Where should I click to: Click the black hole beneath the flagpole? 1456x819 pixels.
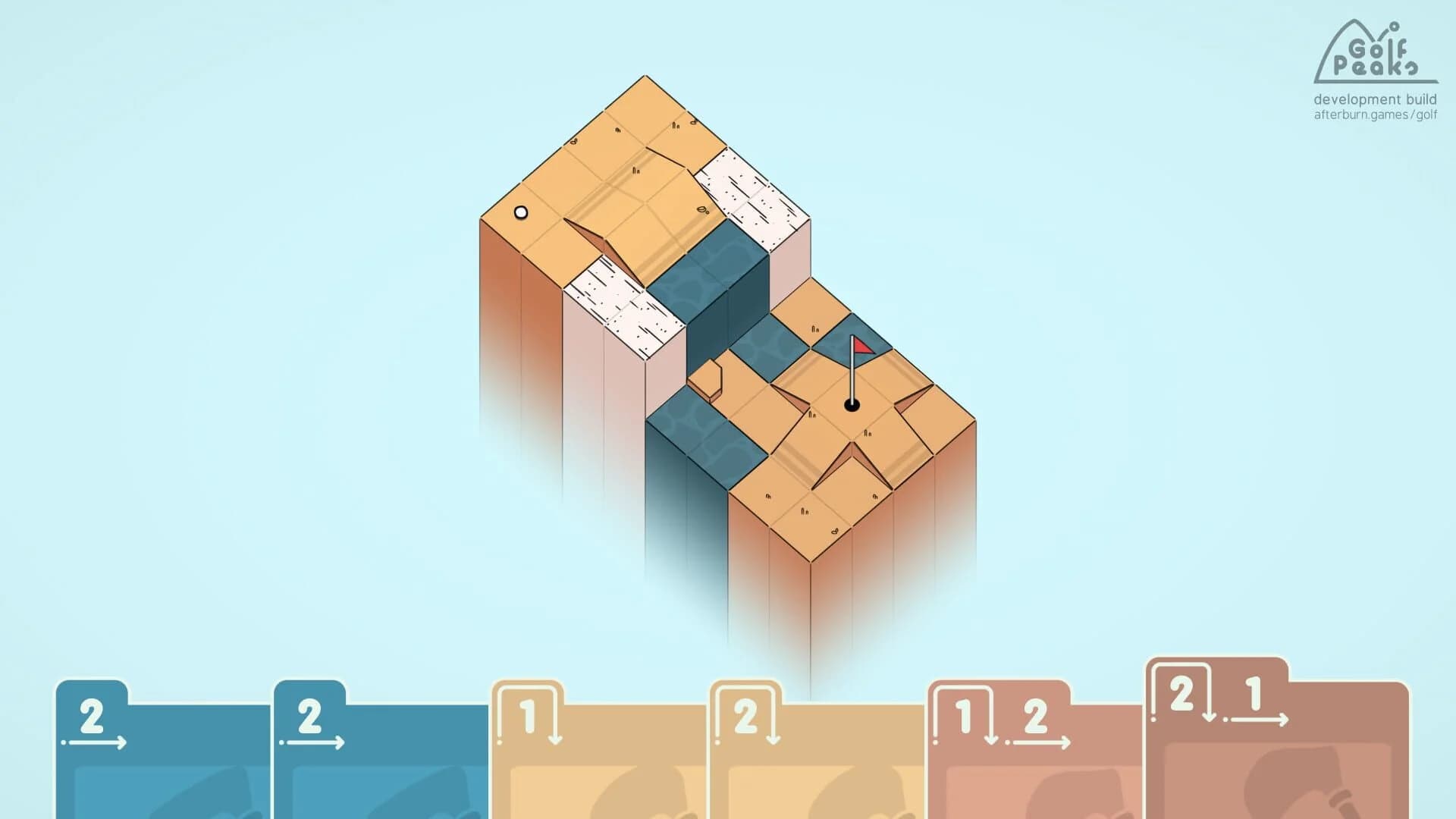coord(851,406)
